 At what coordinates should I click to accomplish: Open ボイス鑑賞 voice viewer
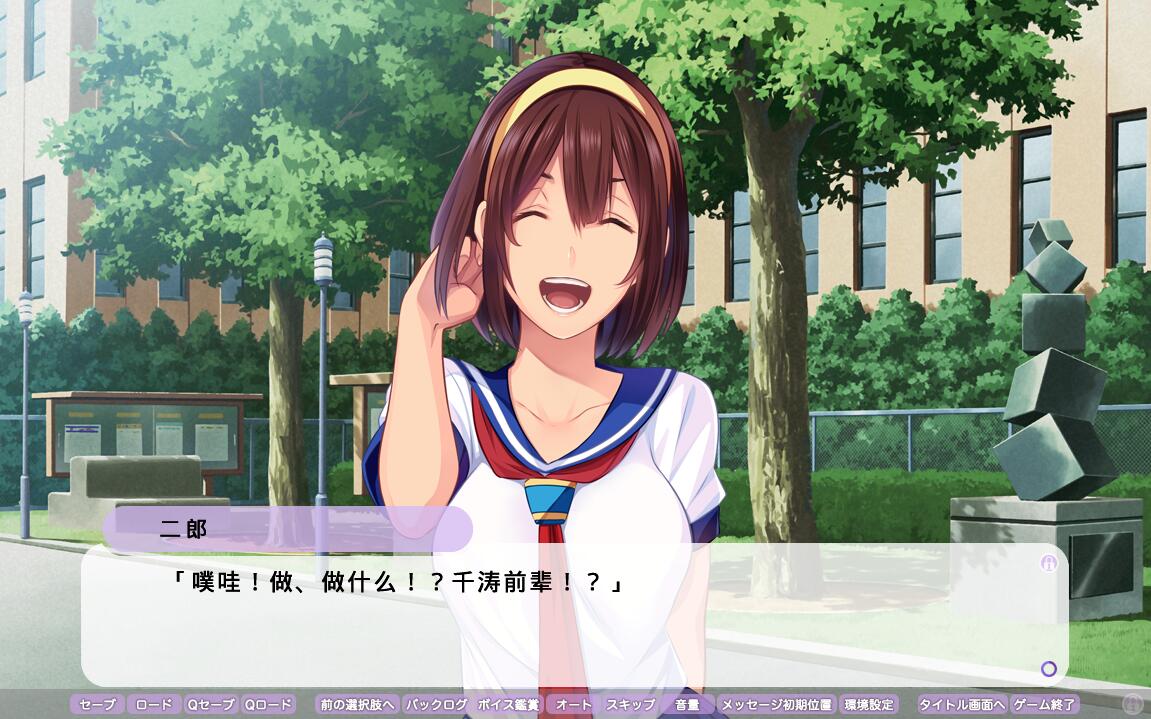coord(508,704)
